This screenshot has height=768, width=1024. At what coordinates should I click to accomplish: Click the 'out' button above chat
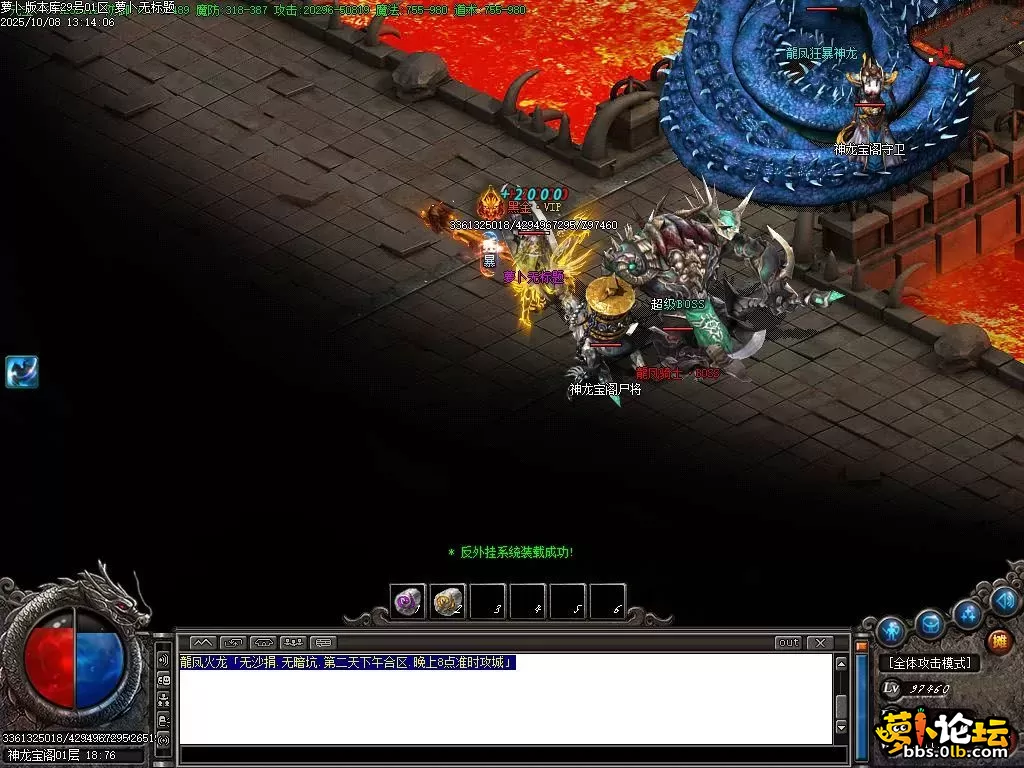pos(789,642)
